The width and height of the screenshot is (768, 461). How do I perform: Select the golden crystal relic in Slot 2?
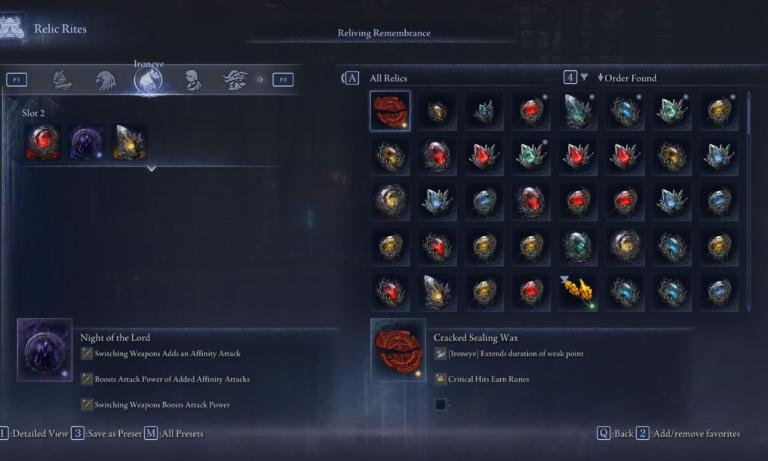click(130, 142)
